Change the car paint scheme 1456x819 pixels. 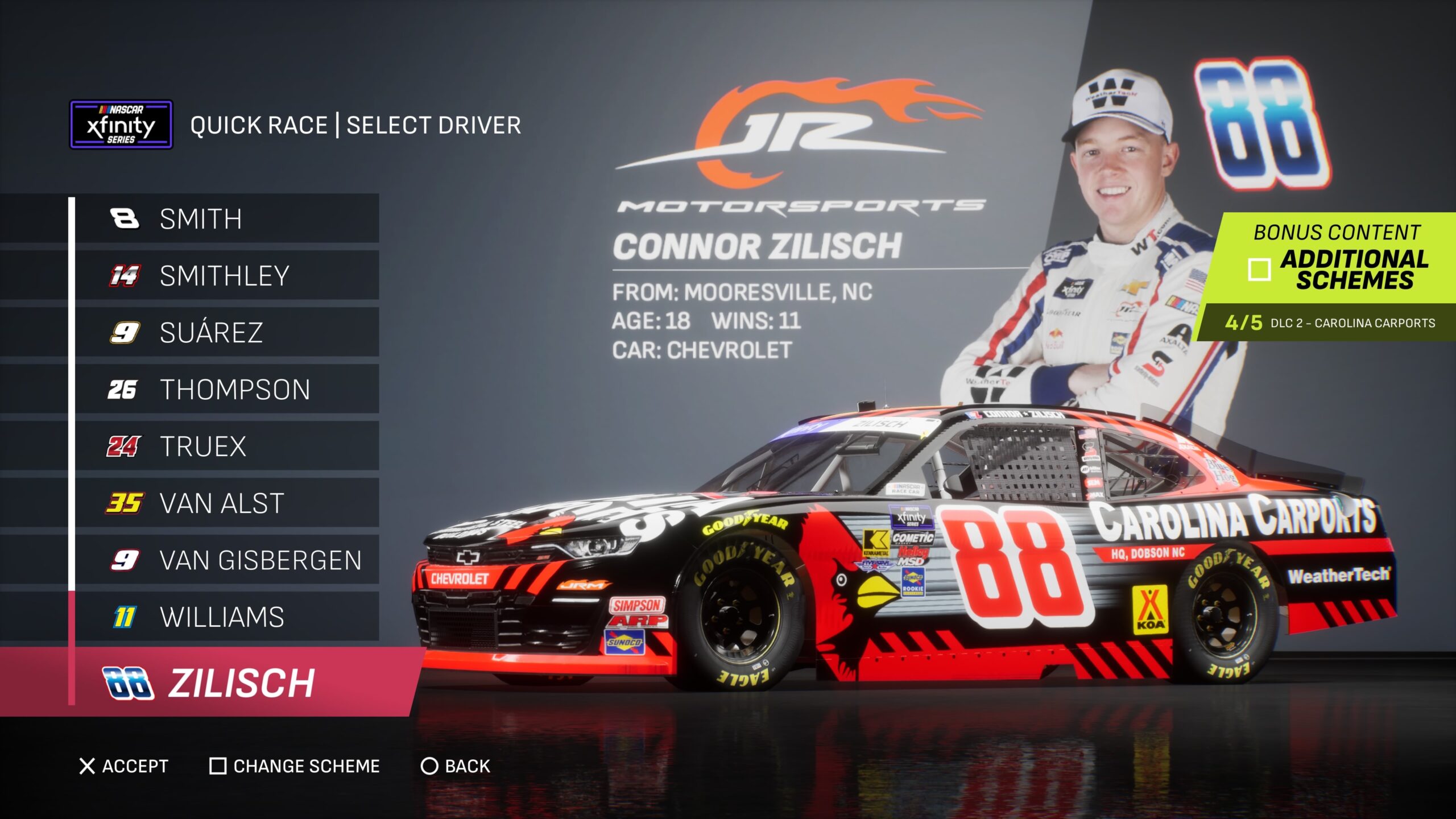(295, 766)
